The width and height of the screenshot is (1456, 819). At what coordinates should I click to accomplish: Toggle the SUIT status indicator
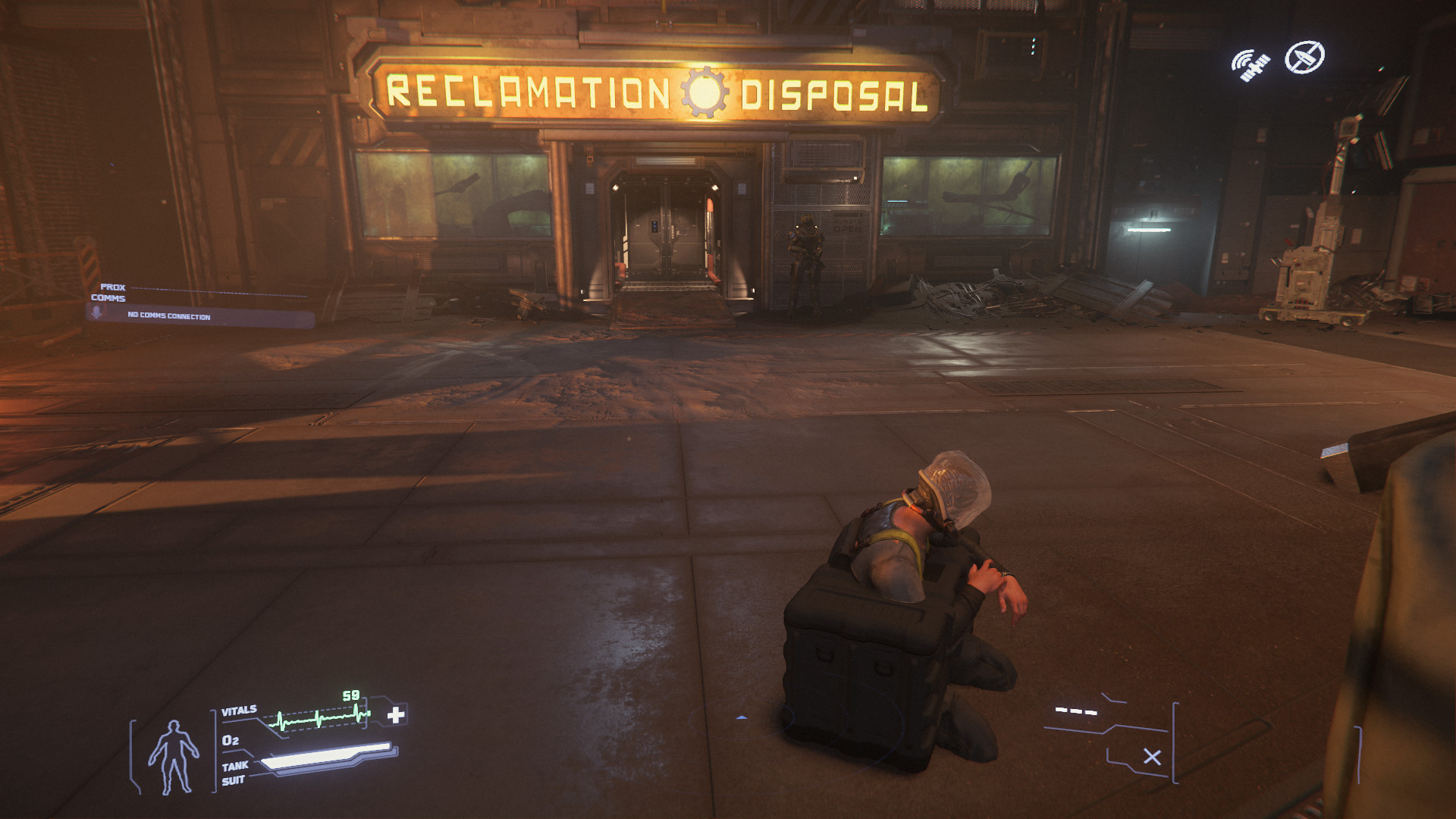[232, 779]
